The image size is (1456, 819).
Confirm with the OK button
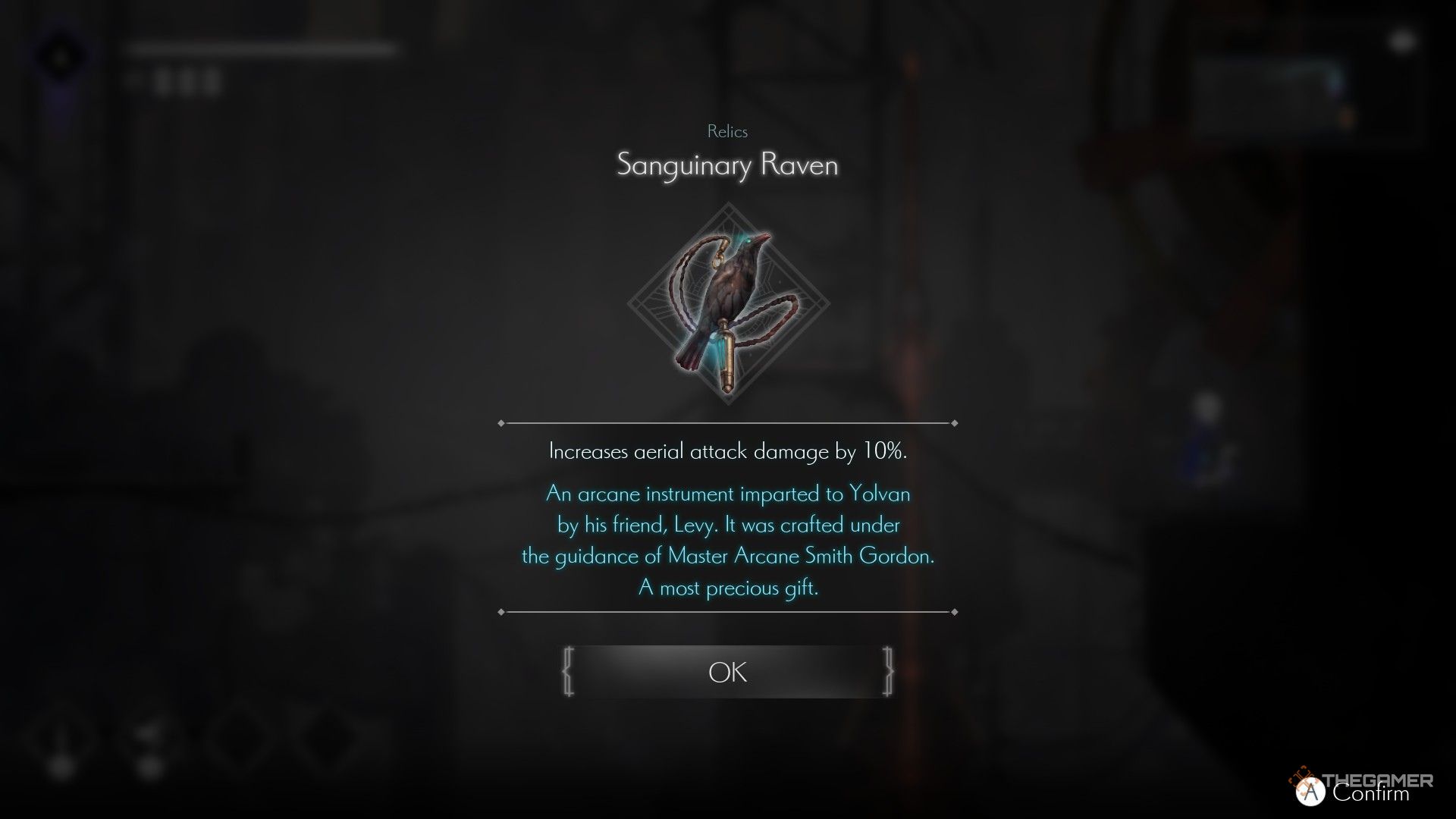pos(727,672)
